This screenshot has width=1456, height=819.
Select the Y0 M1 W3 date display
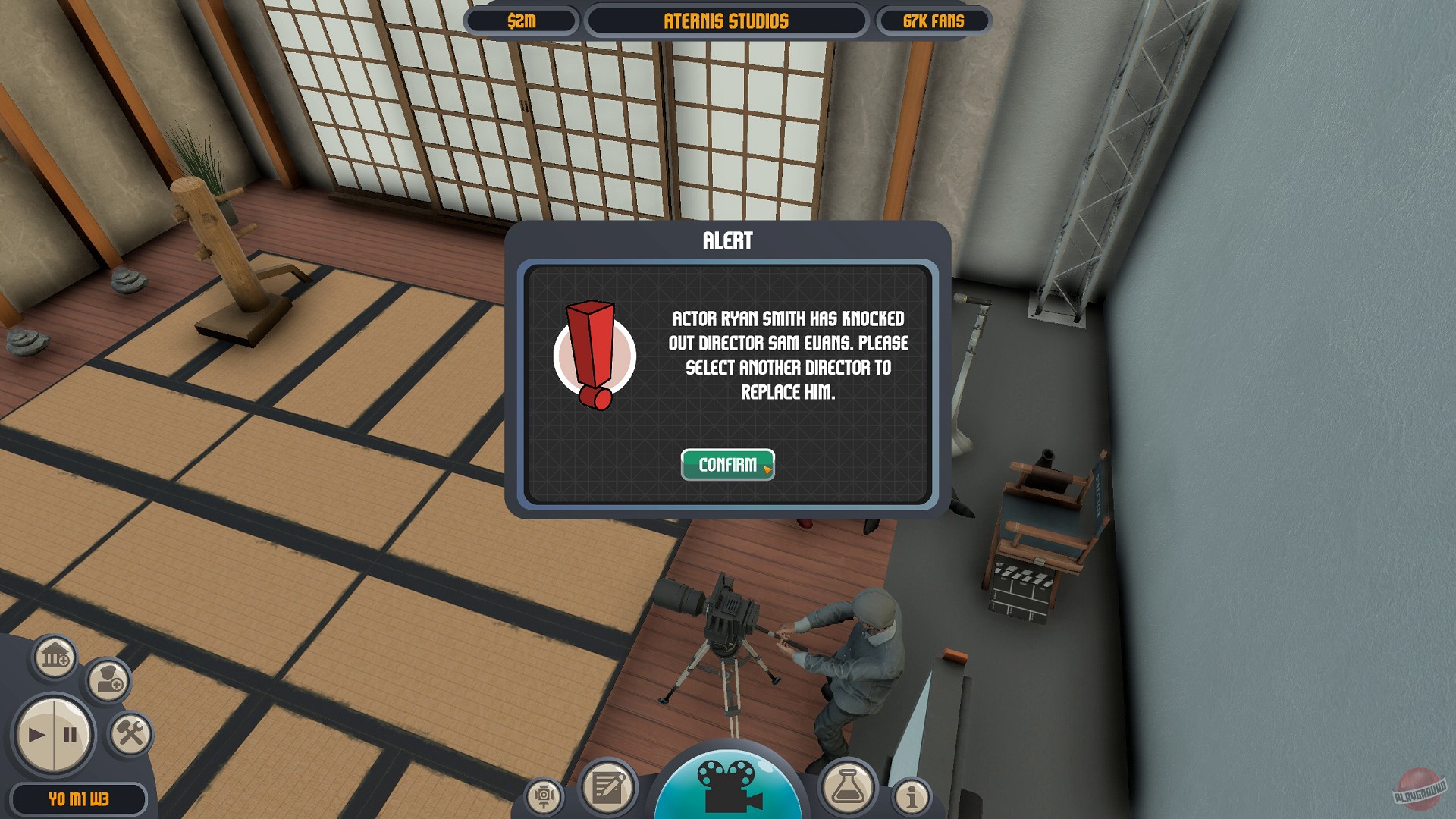80,797
